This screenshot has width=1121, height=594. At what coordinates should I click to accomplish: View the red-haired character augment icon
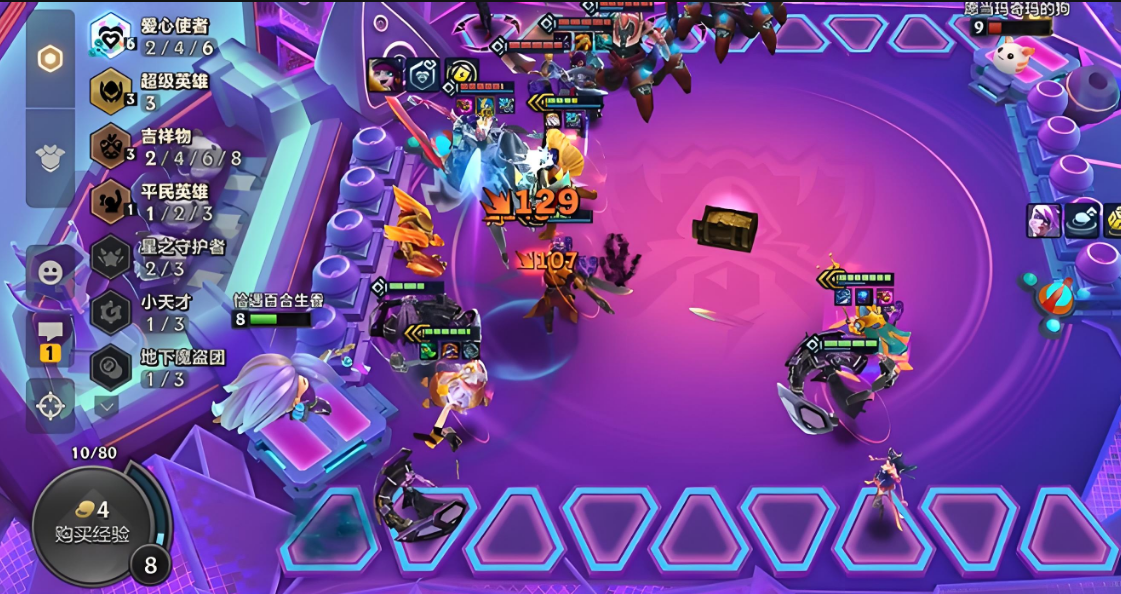(x=384, y=76)
